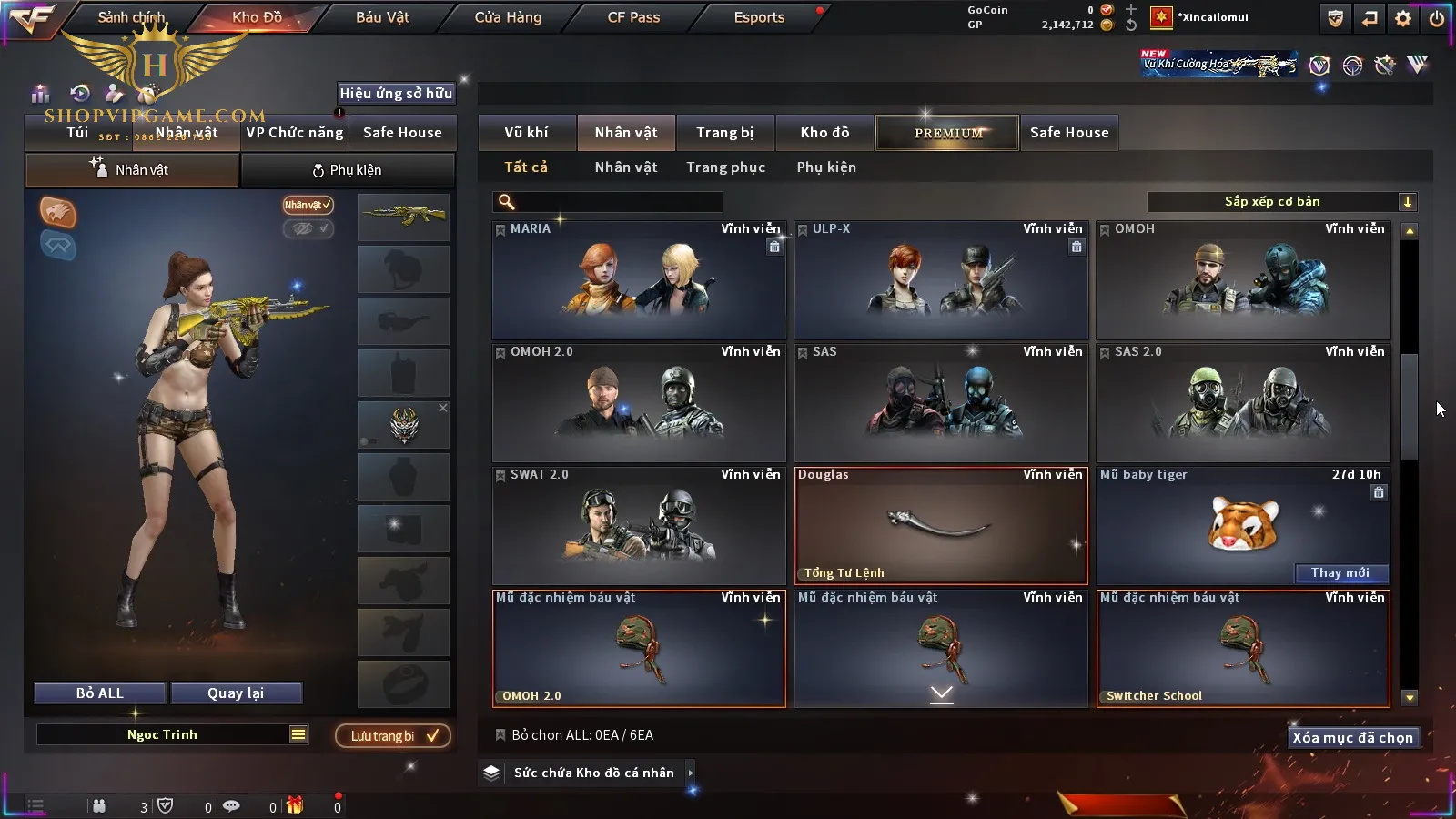Click the Quay lại button
The image size is (1456, 819).
point(236,693)
